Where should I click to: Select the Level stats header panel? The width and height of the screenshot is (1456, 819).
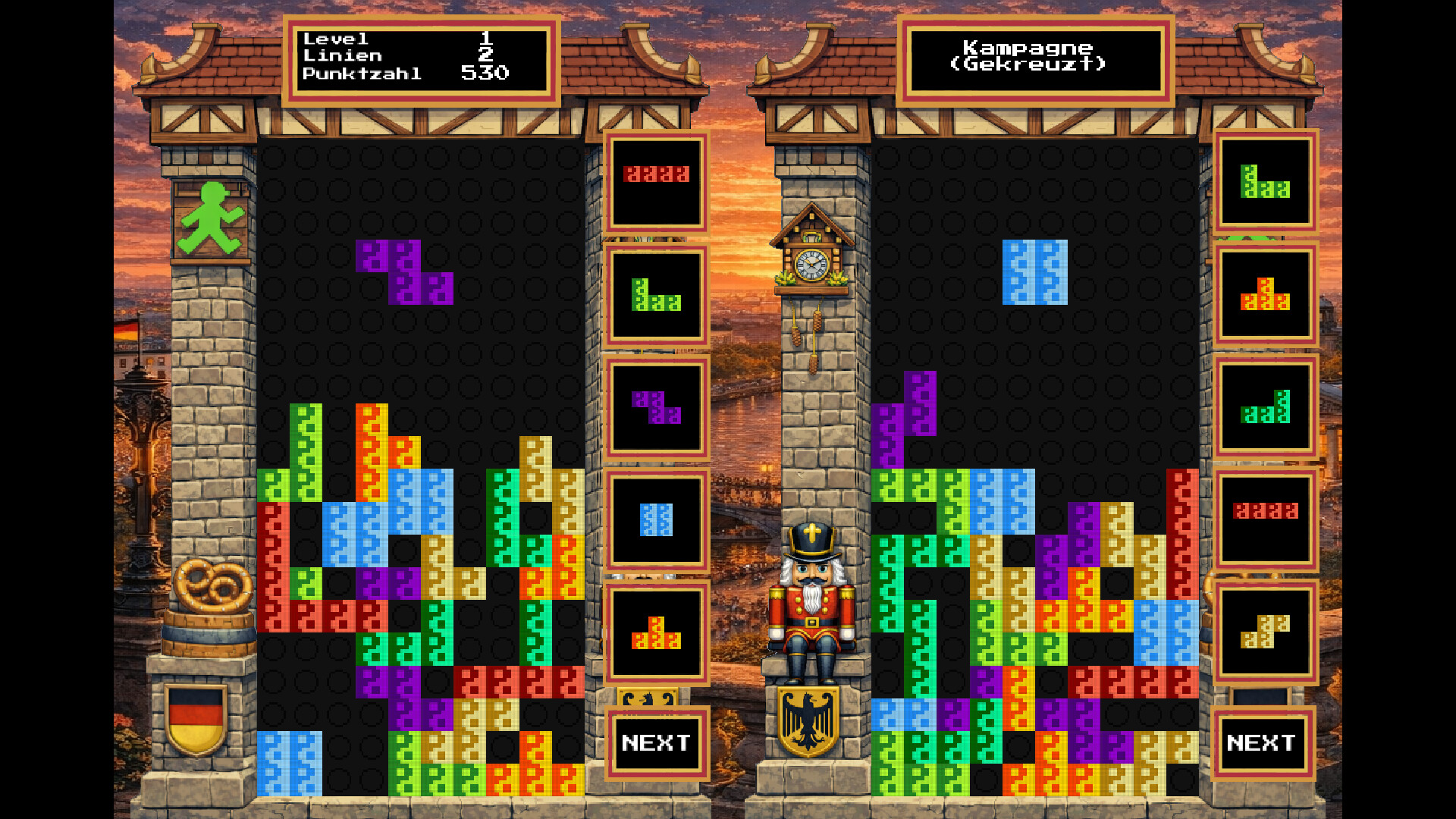[x=419, y=57]
